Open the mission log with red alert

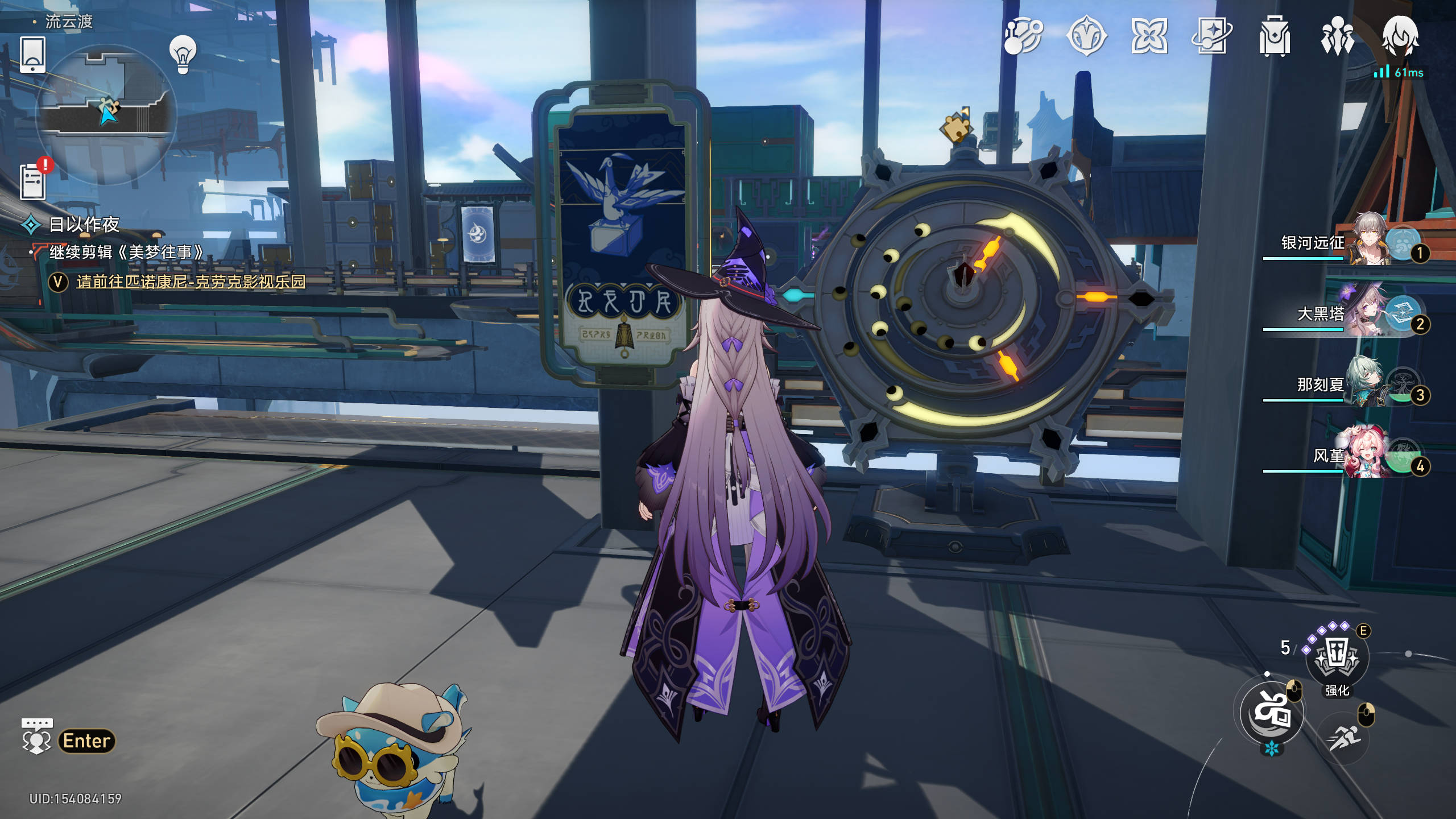[34, 181]
